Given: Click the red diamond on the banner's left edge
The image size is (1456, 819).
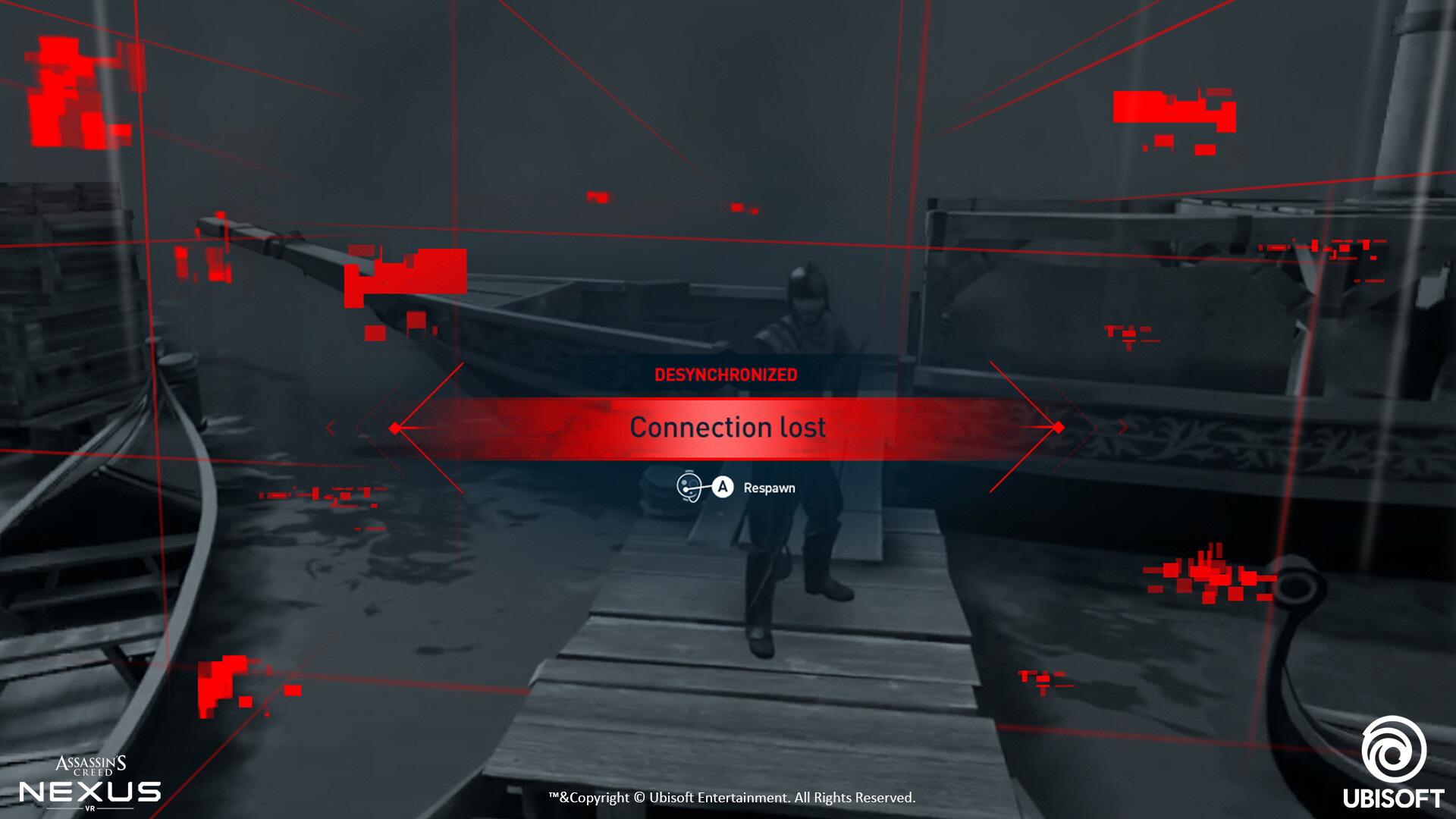Looking at the screenshot, I should click(394, 428).
